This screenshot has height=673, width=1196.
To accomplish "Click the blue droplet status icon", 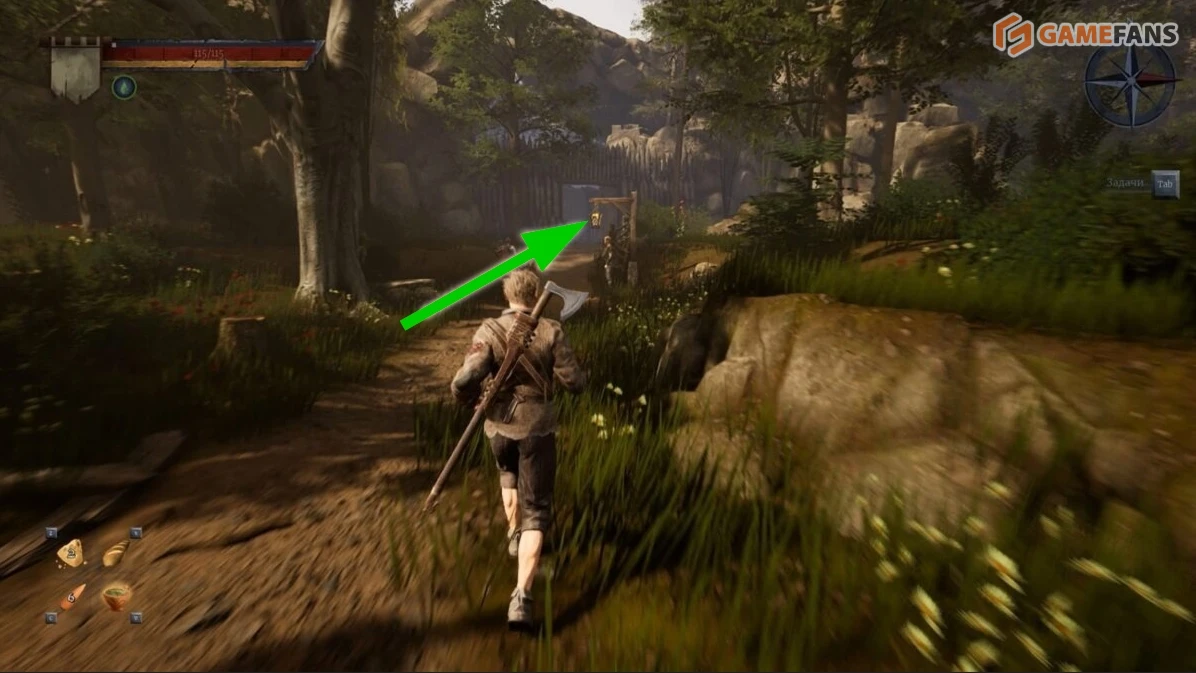I will click(x=123, y=87).
